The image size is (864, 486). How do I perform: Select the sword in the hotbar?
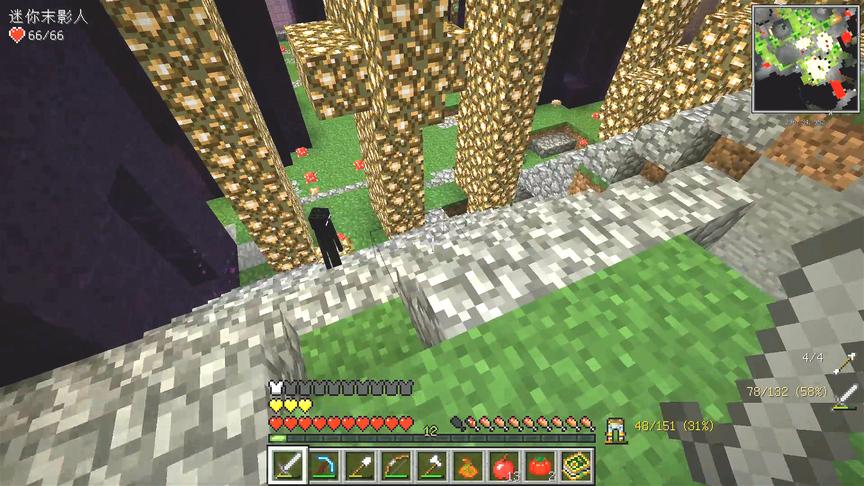(x=288, y=465)
